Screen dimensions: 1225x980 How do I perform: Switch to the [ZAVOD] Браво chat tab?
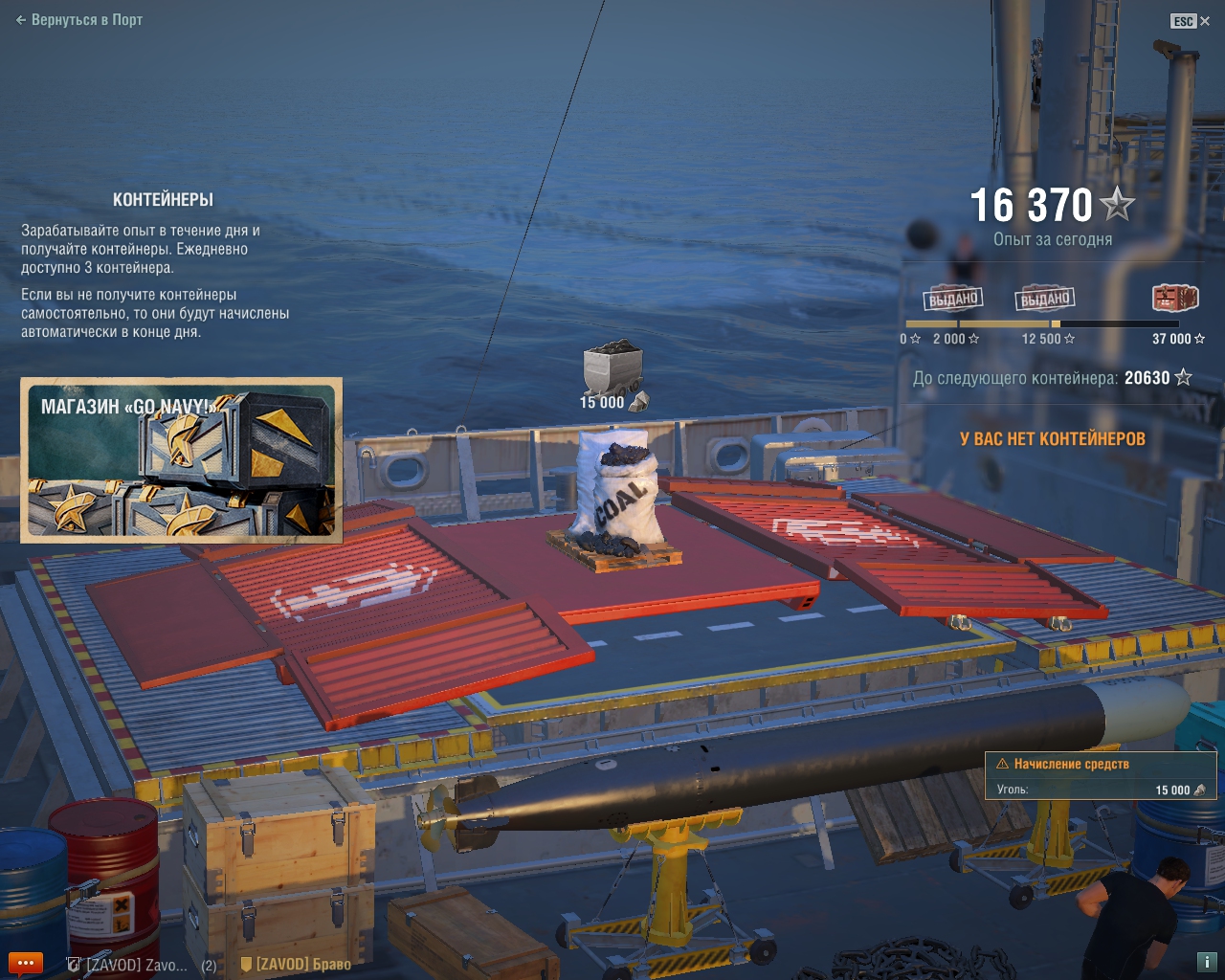(x=296, y=965)
